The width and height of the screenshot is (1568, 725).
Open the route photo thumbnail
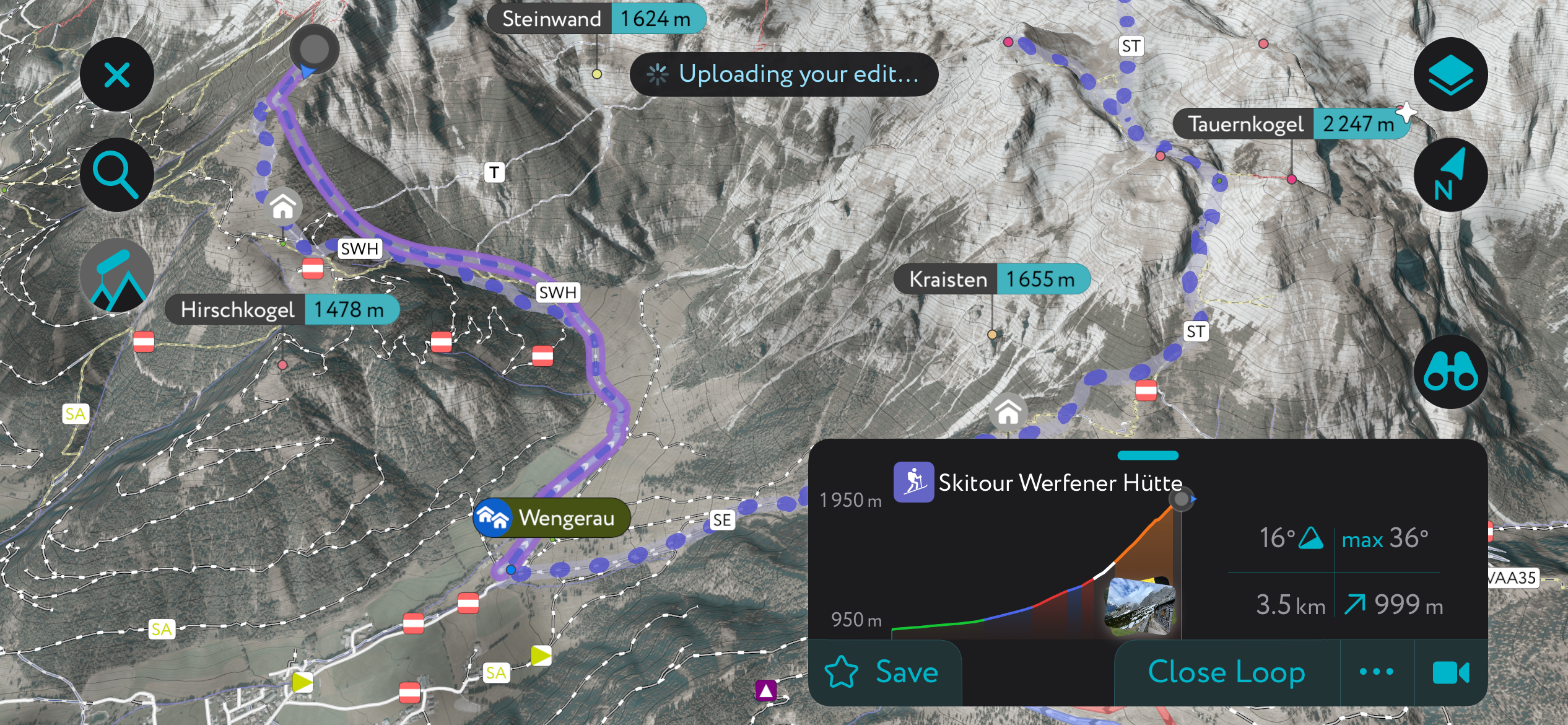coord(1140,606)
